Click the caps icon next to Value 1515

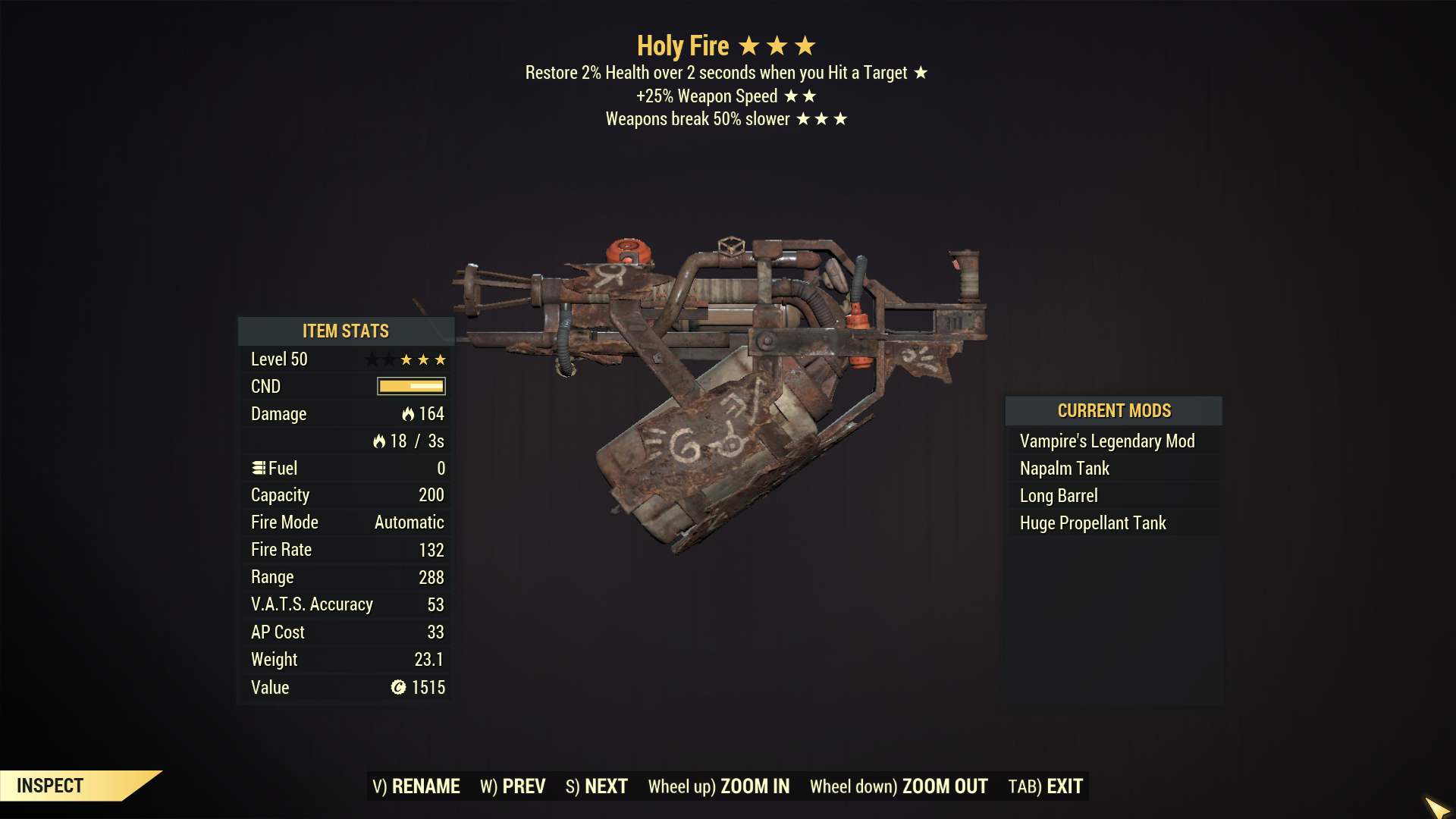tap(397, 687)
